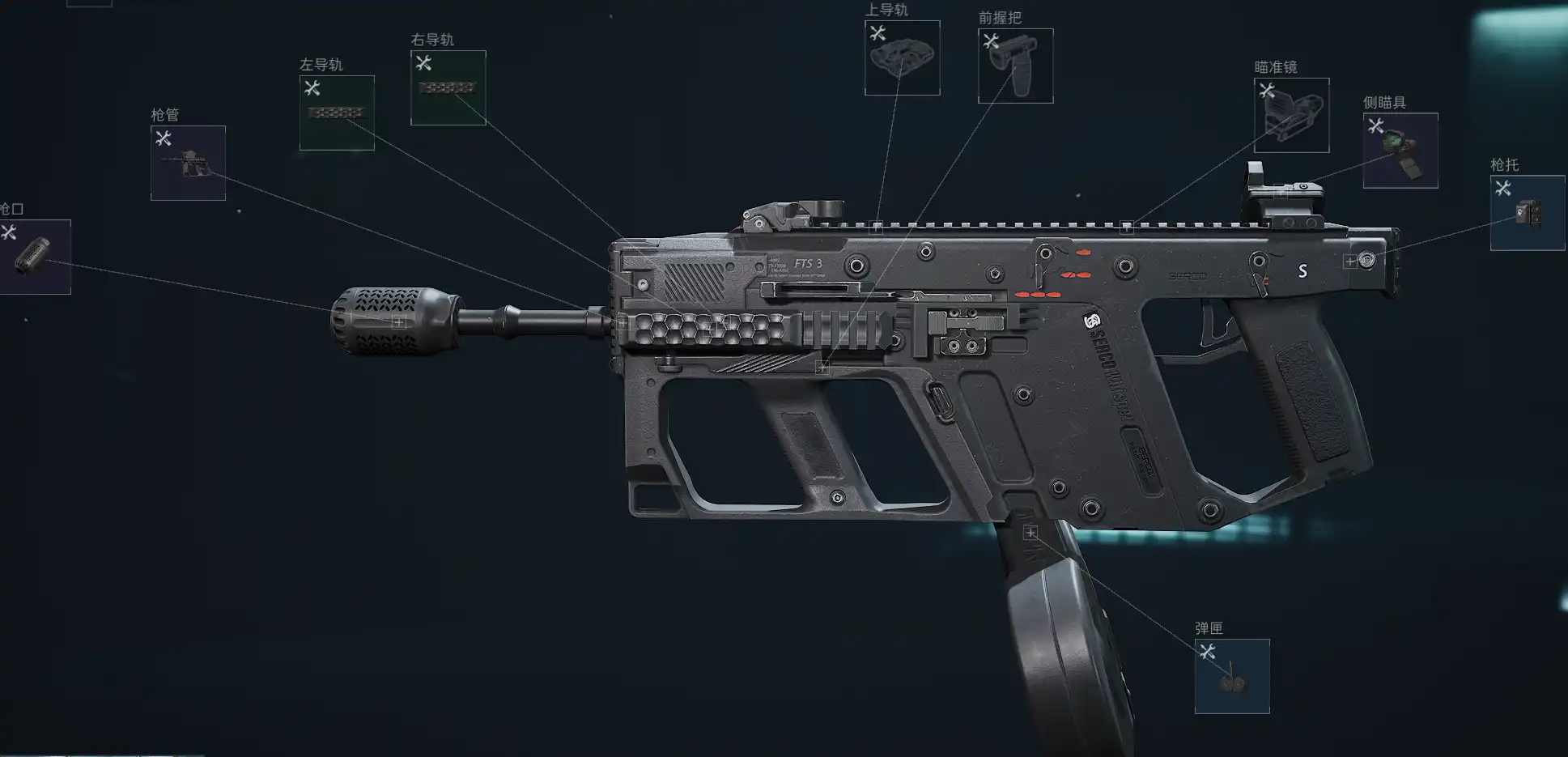The height and width of the screenshot is (757, 1568).
Task: Select the stock (枪托) attachment slot
Action: point(1527,213)
